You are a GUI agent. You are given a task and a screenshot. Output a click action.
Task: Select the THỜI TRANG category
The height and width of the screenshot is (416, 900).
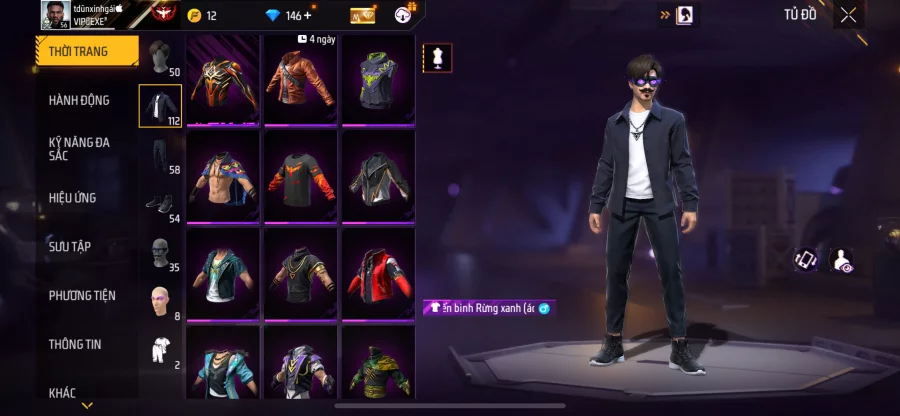86,51
